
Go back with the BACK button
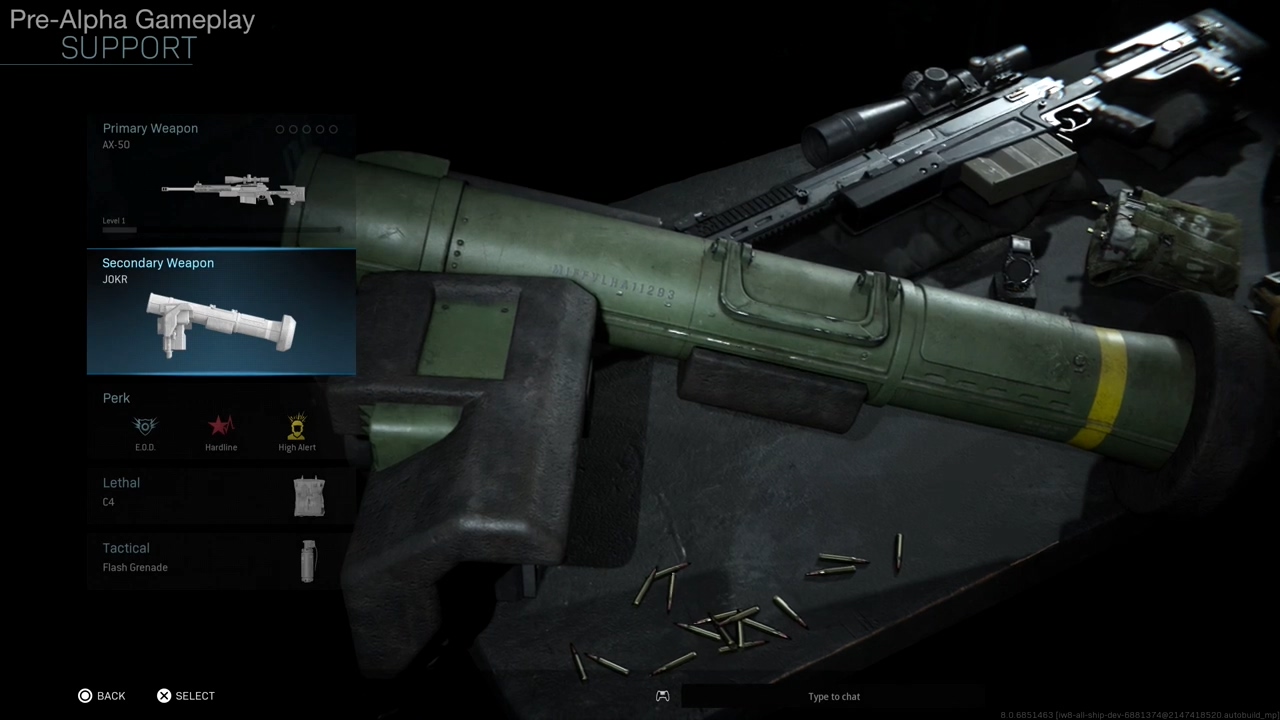pos(102,696)
